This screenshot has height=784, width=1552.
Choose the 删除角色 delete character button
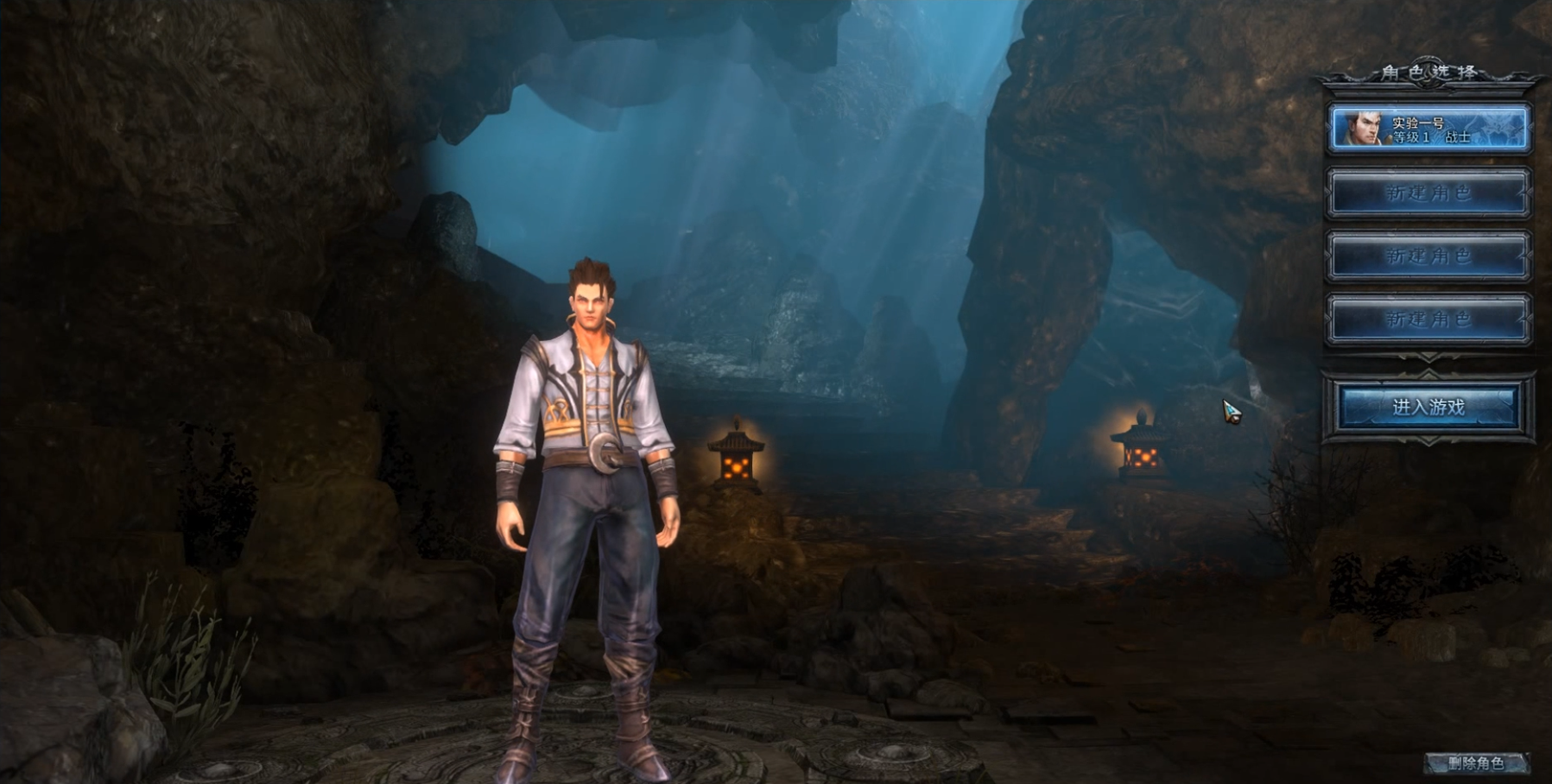(1475, 762)
